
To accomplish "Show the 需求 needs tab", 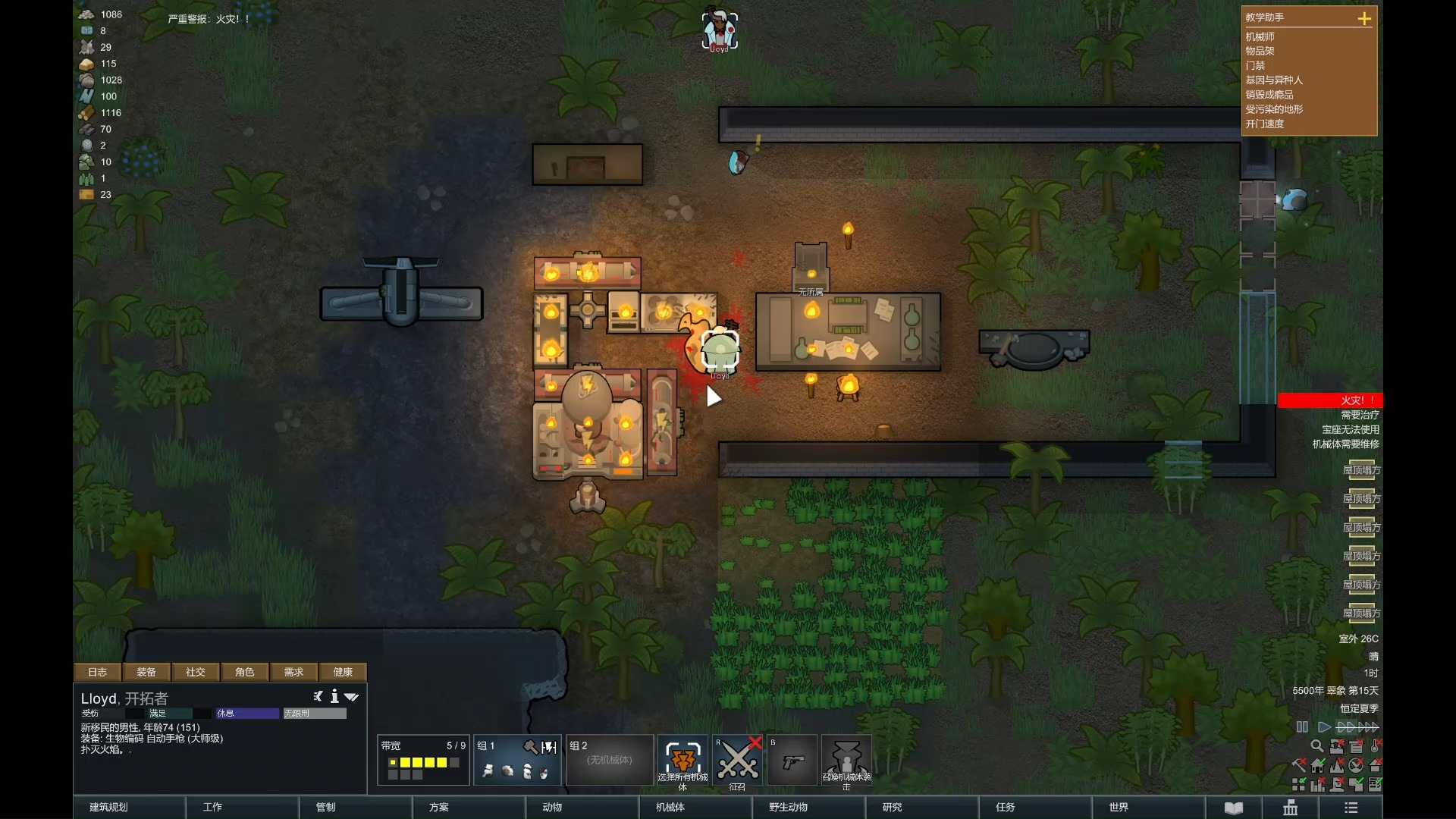I will coord(293,672).
